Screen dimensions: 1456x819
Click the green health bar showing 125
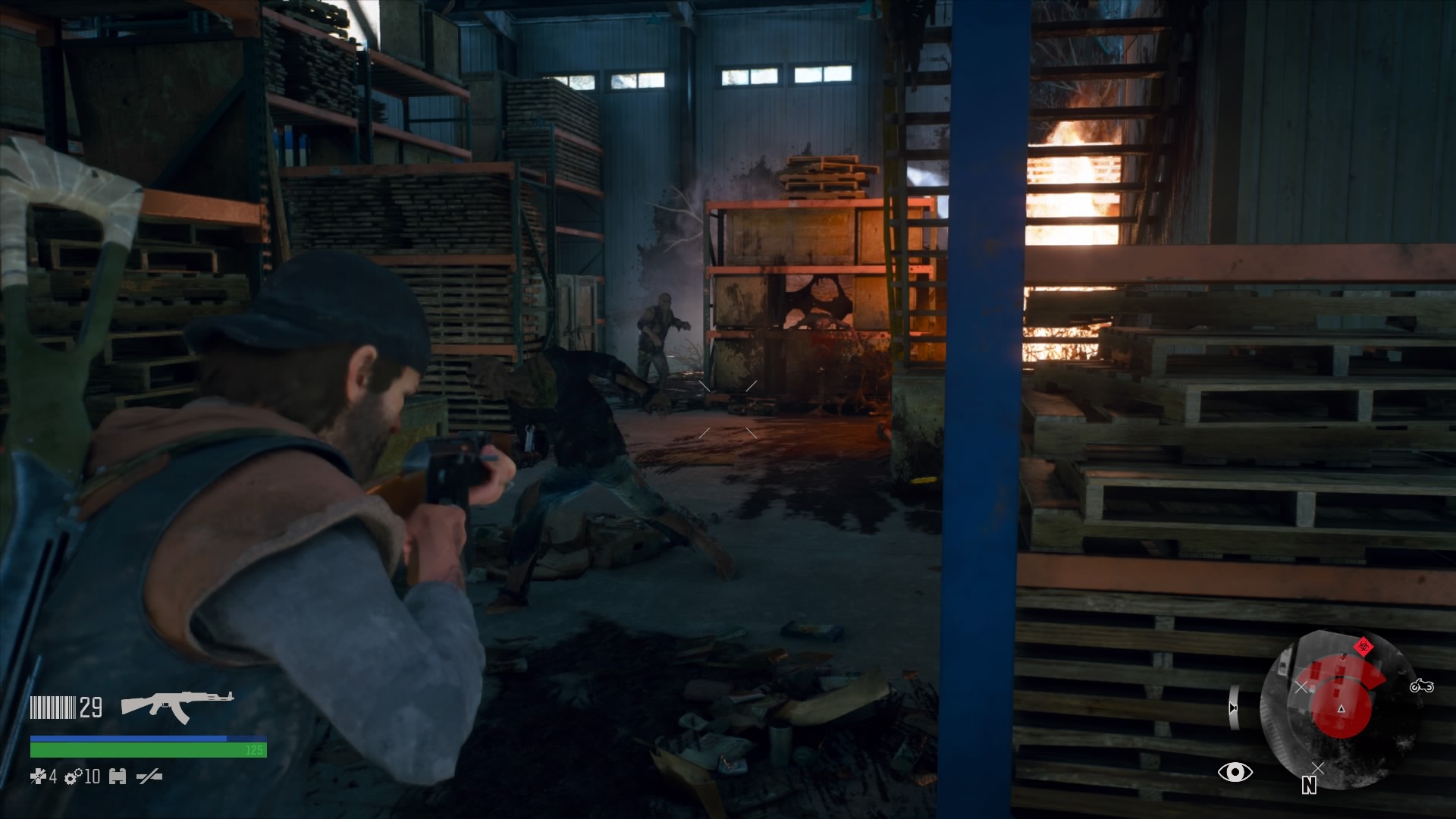coord(148,749)
